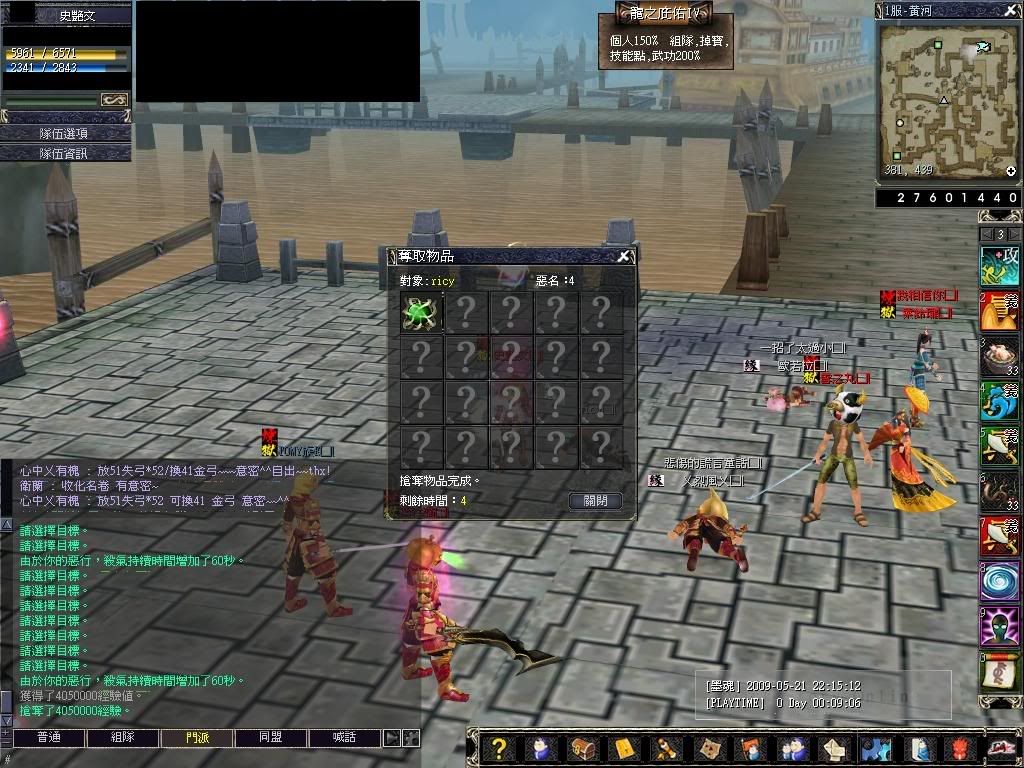Take the green item in the loot grid

coord(421,313)
